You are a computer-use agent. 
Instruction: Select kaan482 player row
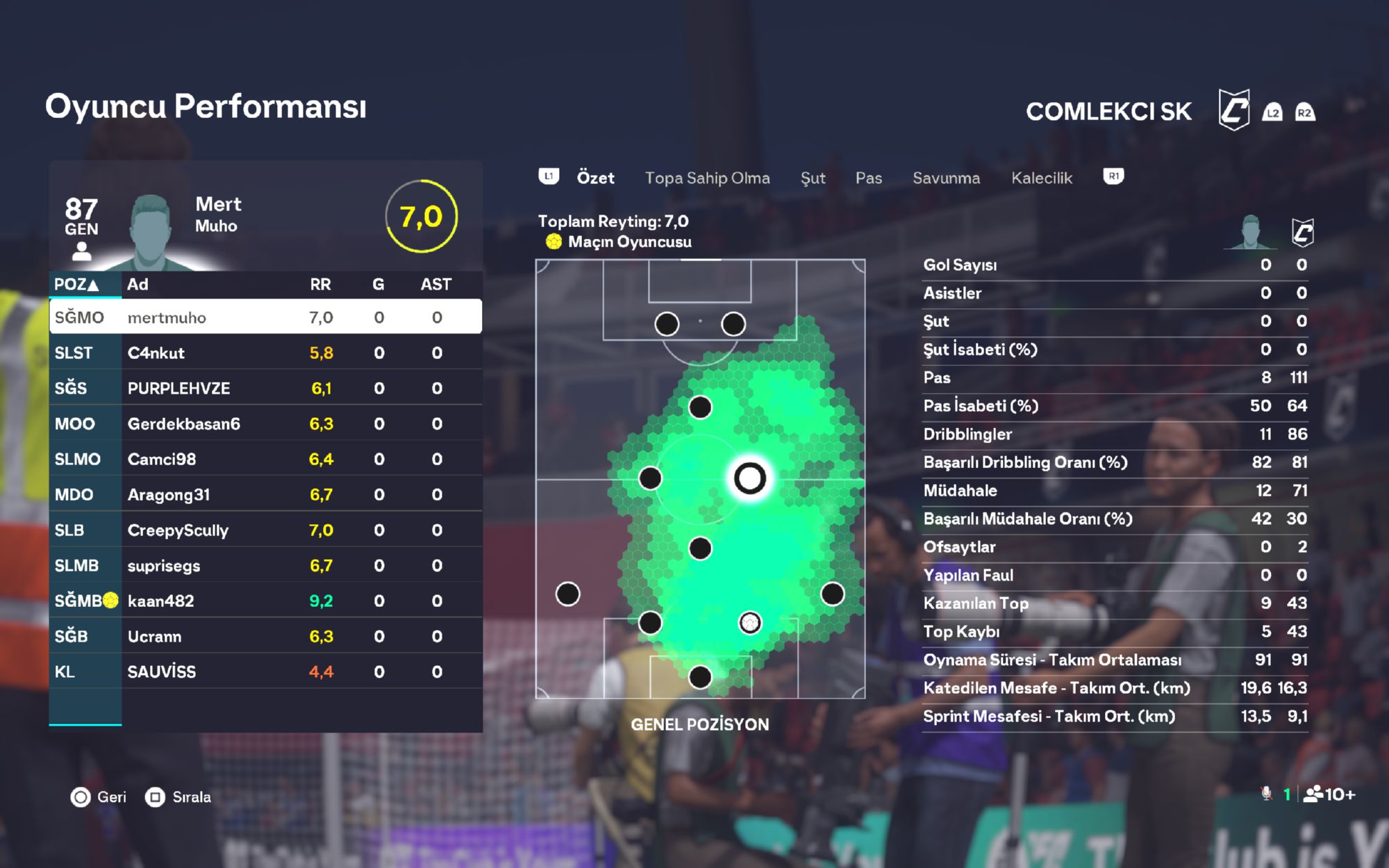tap(265, 601)
